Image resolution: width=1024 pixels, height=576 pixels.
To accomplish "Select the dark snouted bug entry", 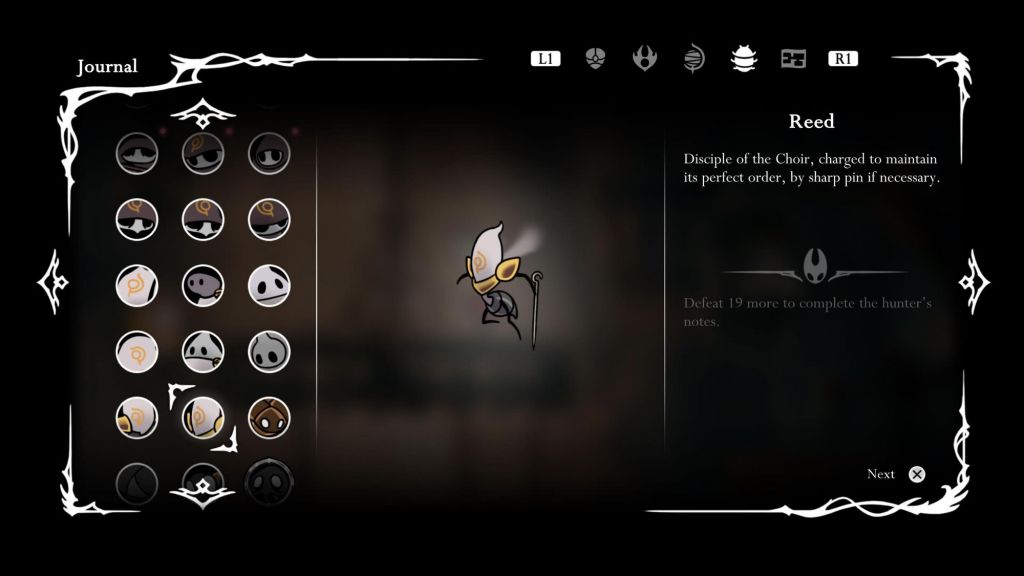I will [x=203, y=285].
